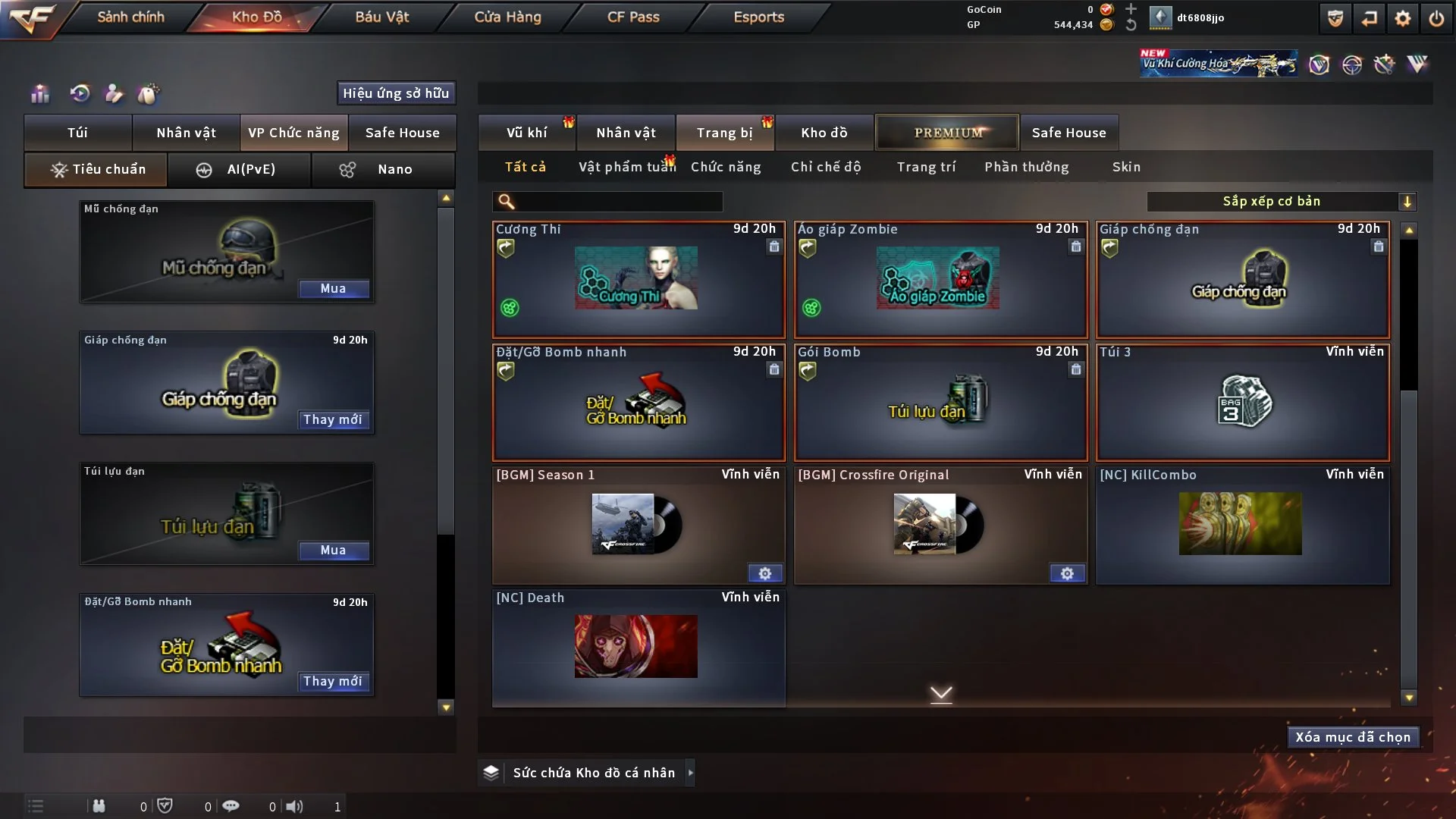1456x819 pixels.
Task: Select the PREMIUM inventory tab
Action: pyautogui.click(x=947, y=133)
